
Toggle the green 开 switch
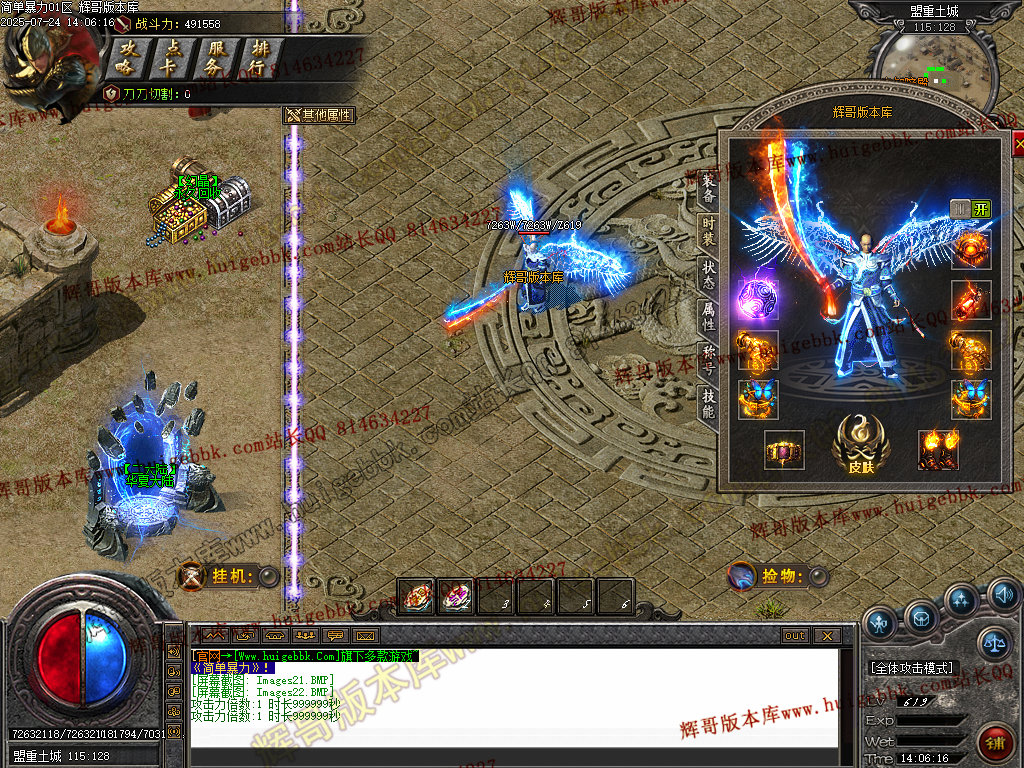[x=981, y=209]
